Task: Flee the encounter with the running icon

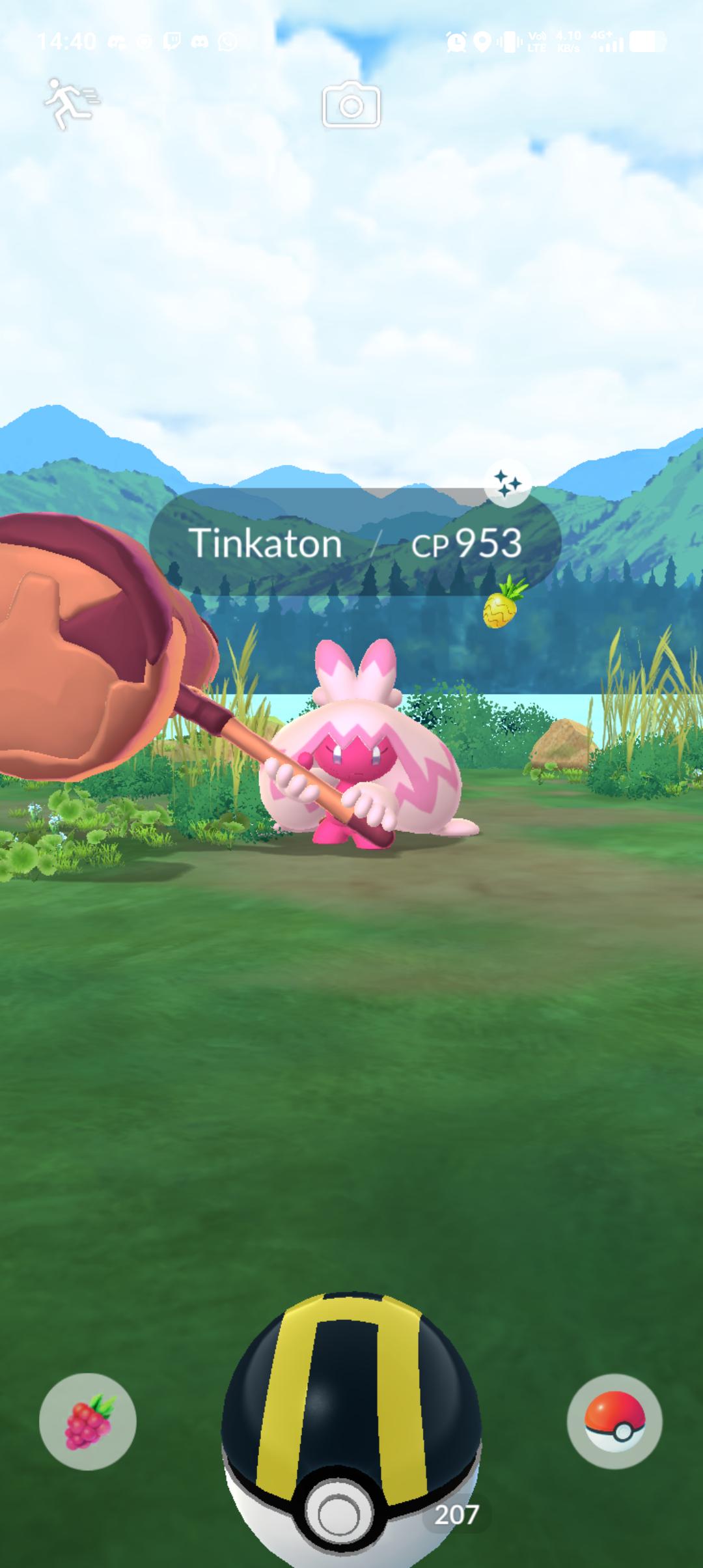Action: tap(71, 103)
